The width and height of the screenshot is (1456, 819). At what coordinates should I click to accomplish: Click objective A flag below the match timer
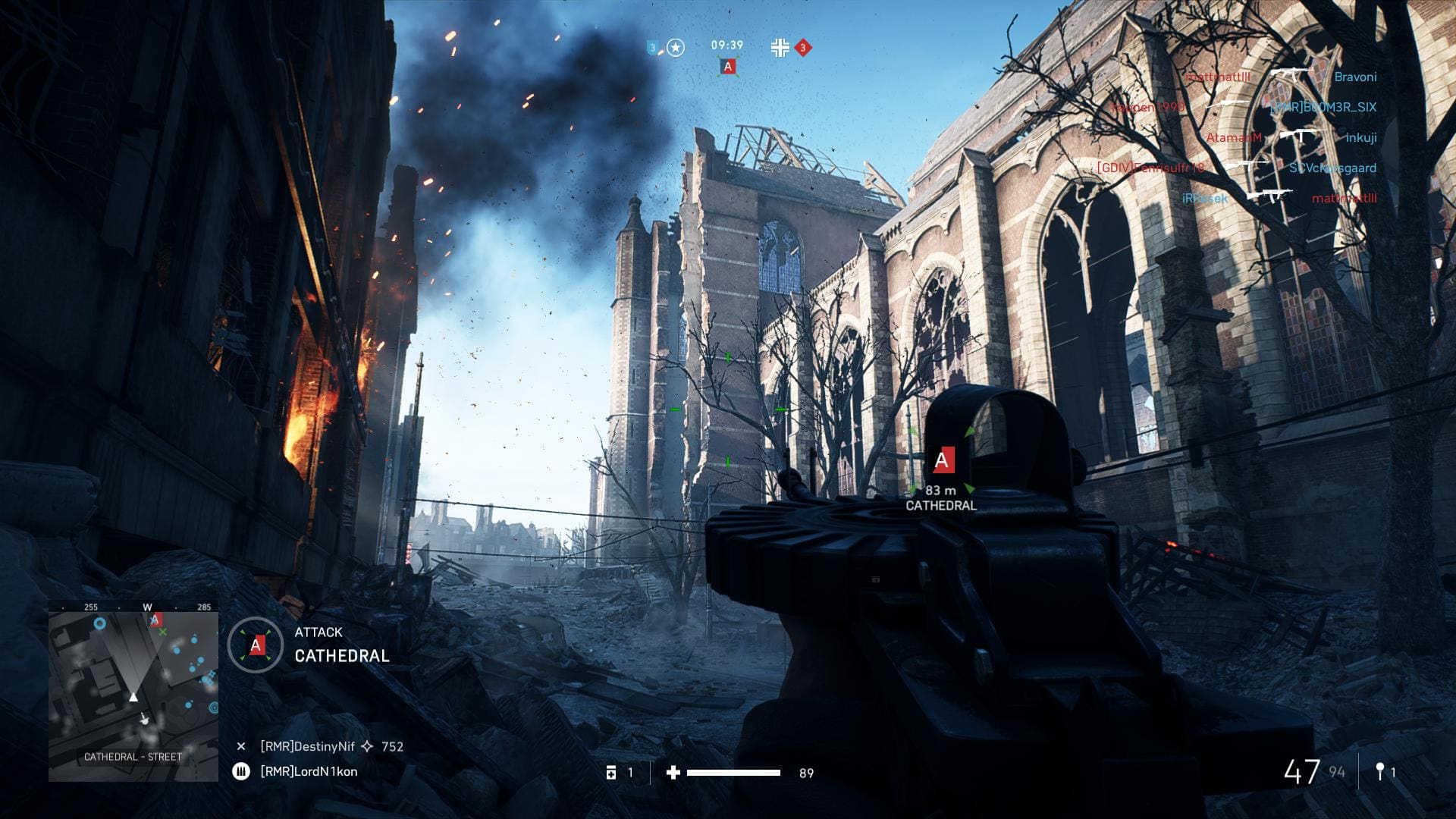pos(728,67)
